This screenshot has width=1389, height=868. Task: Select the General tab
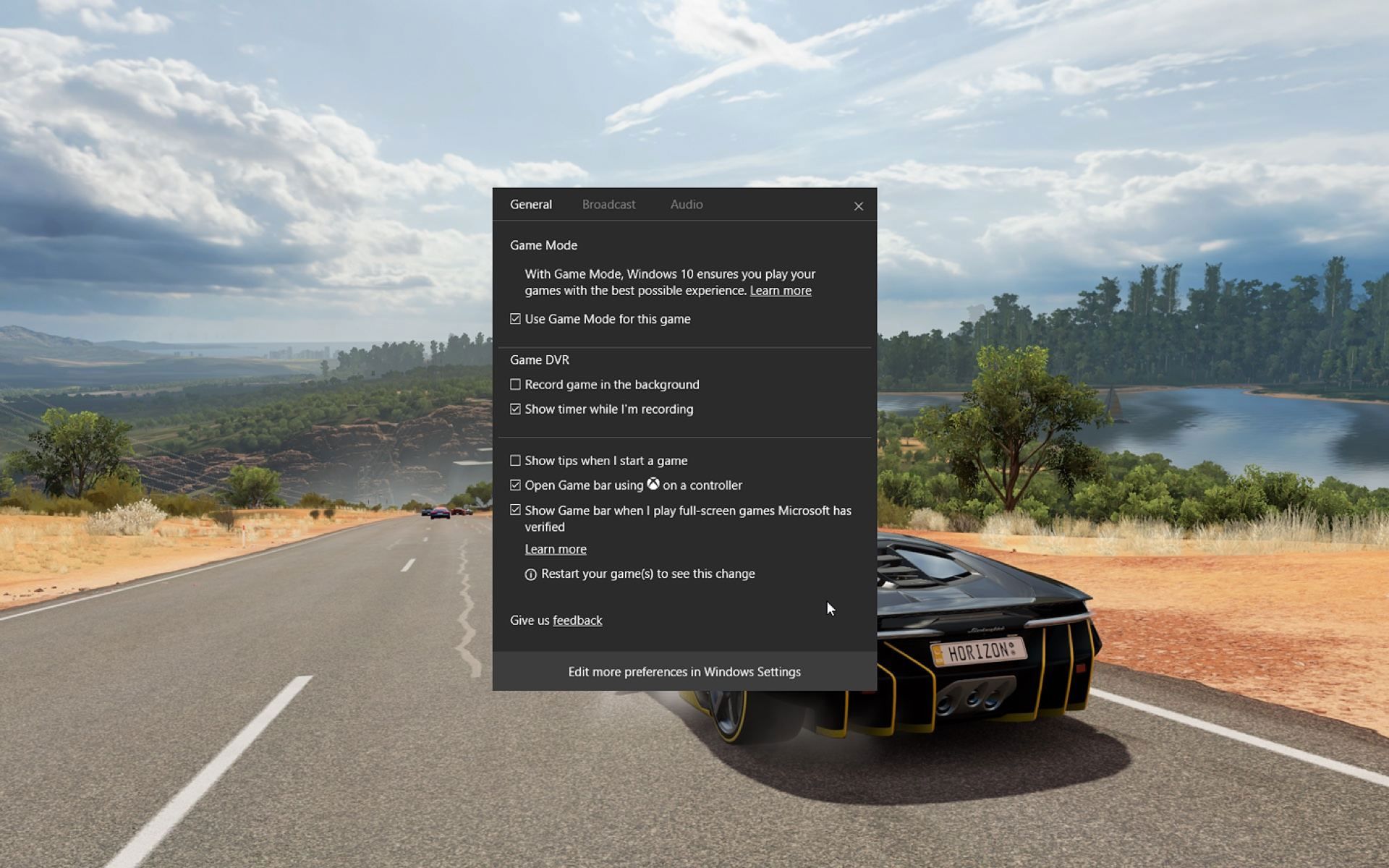pos(530,205)
